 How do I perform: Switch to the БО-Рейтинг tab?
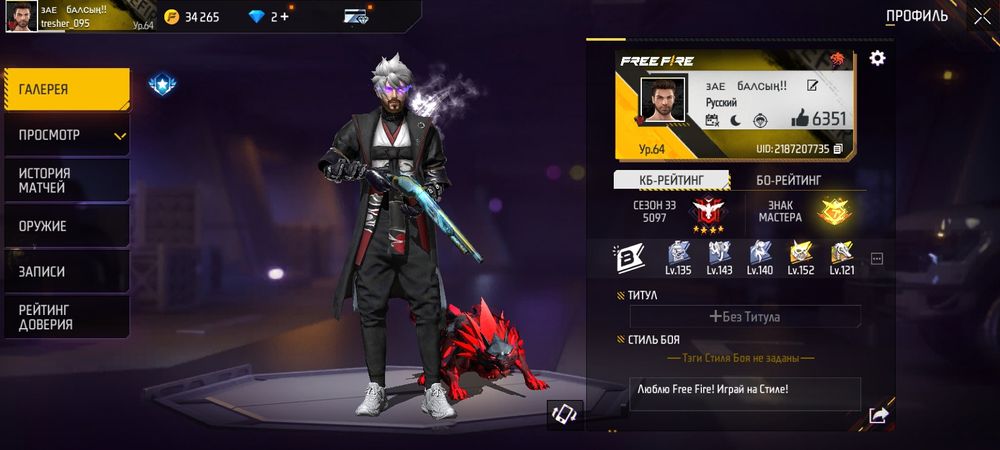(x=789, y=180)
